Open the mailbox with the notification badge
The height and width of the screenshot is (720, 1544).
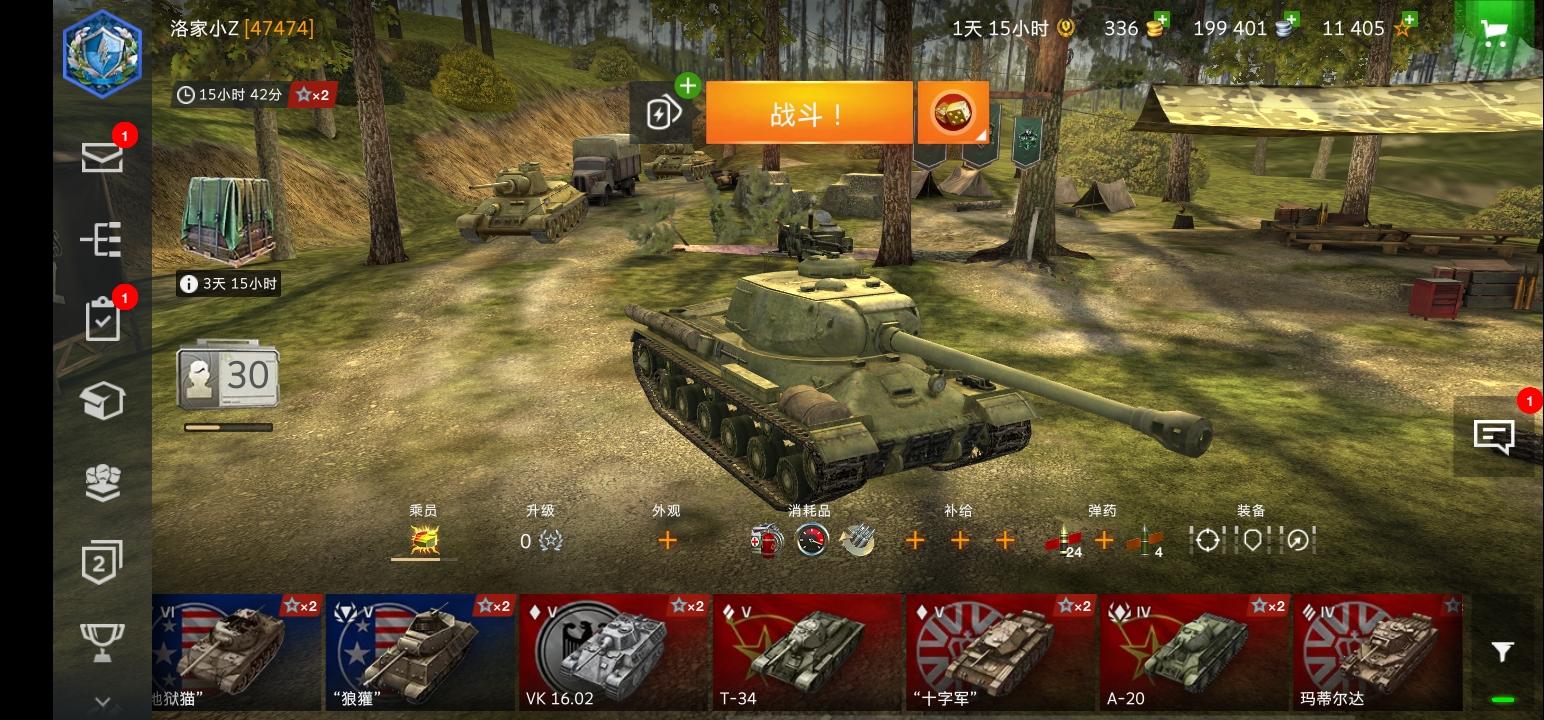click(103, 158)
